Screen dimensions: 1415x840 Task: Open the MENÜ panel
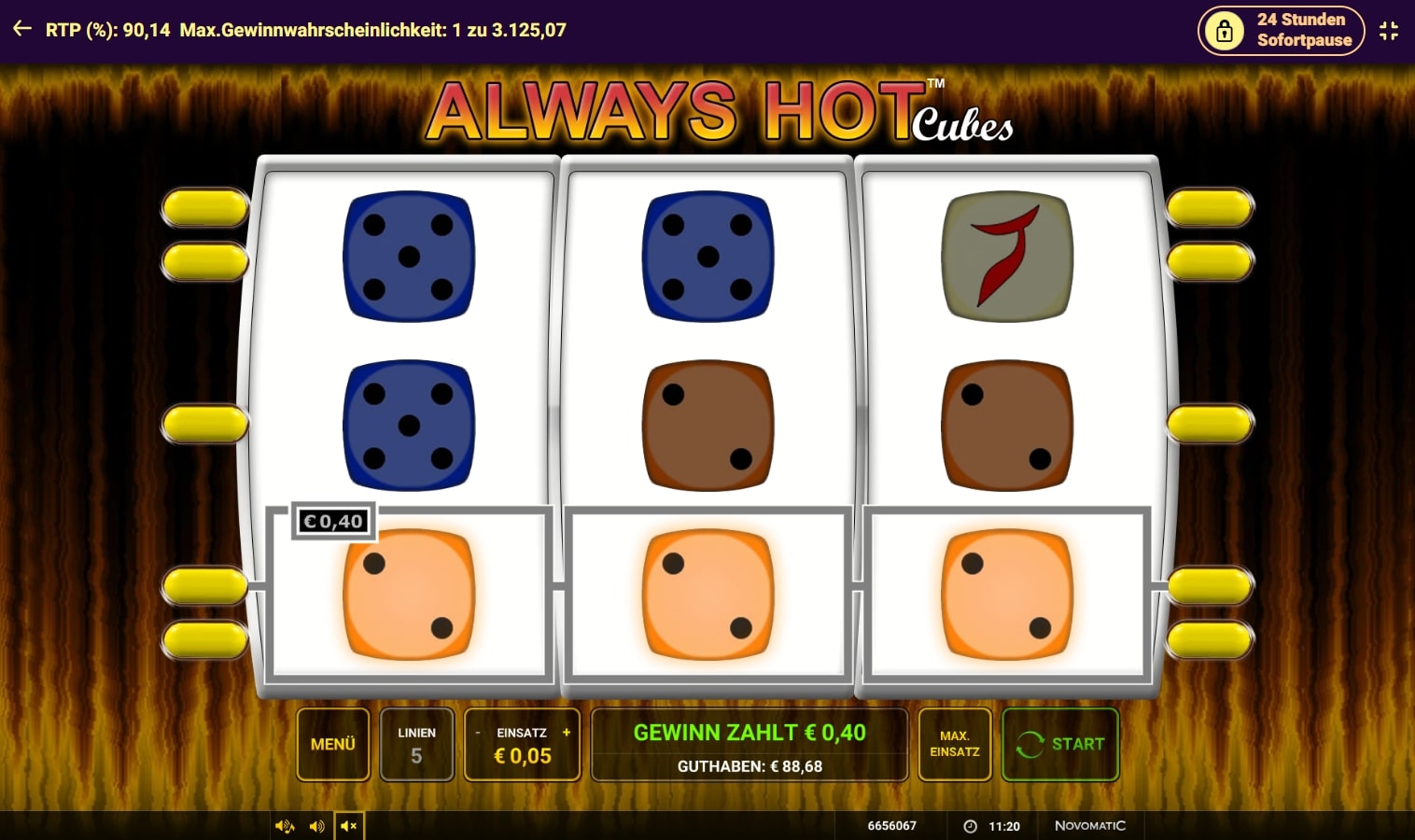pyautogui.click(x=332, y=744)
